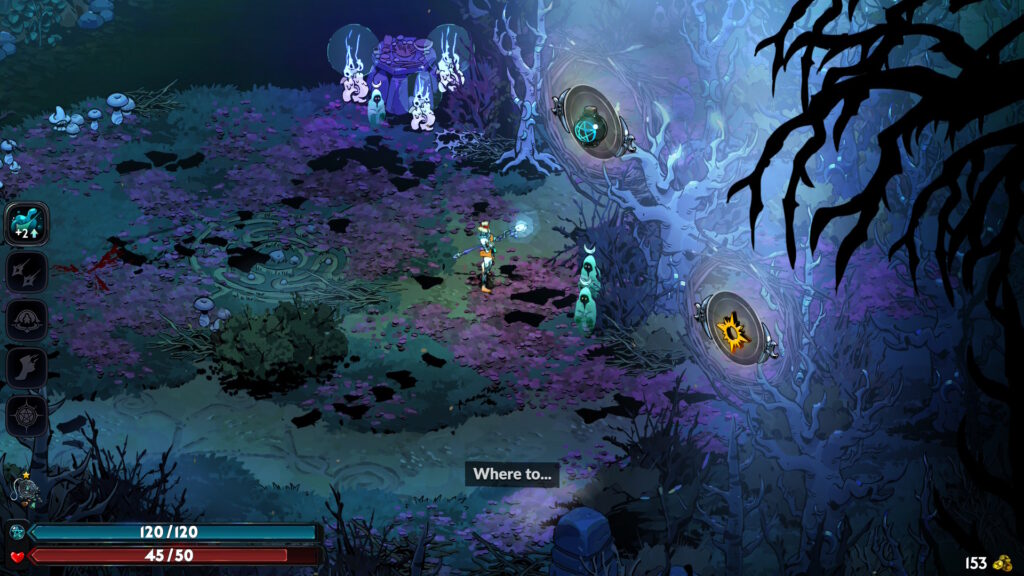Select the attack boon slot with +2
This screenshot has height=576, width=1024.
tap(27, 222)
